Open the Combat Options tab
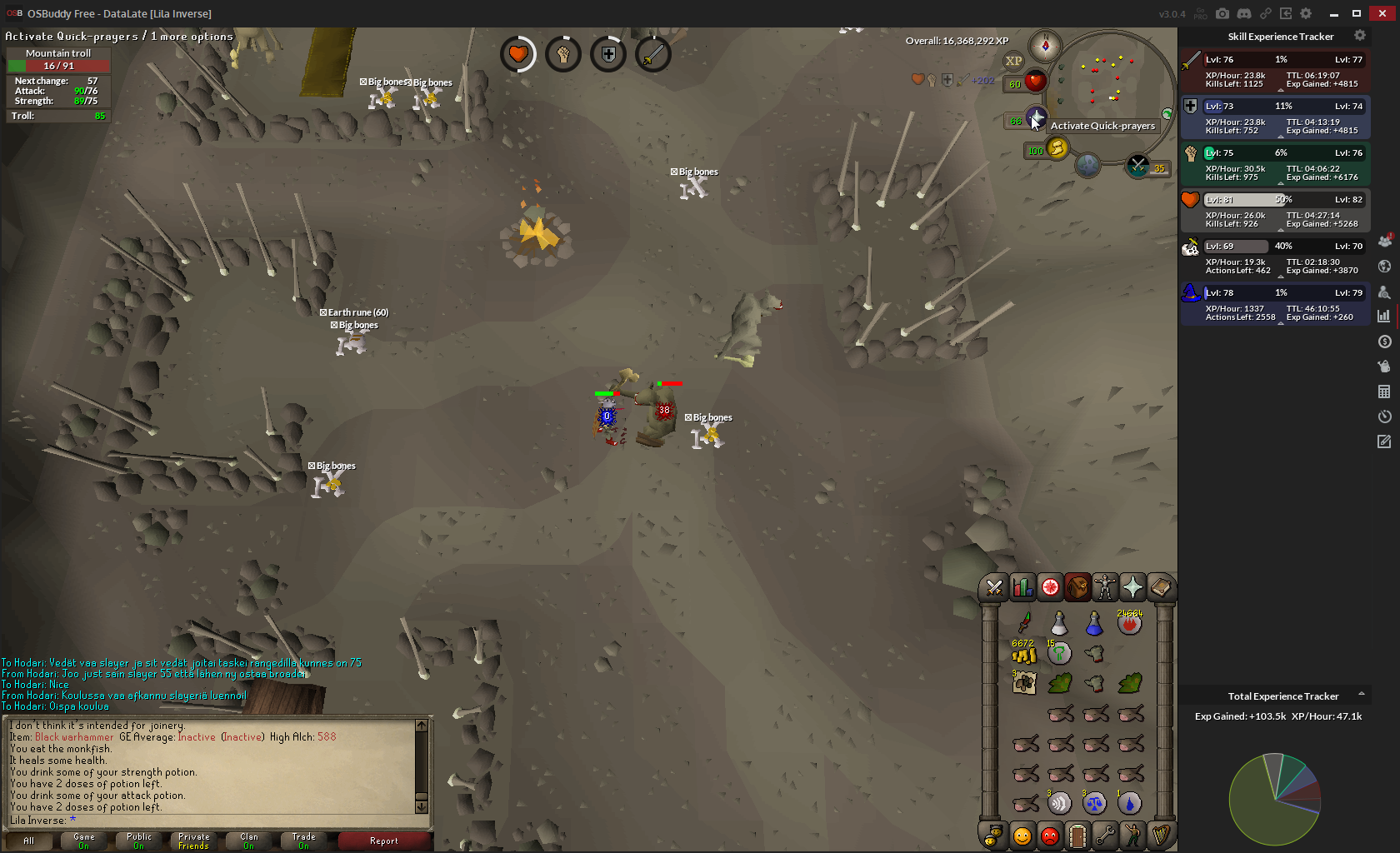1400x853 pixels. tap(994, 588)
